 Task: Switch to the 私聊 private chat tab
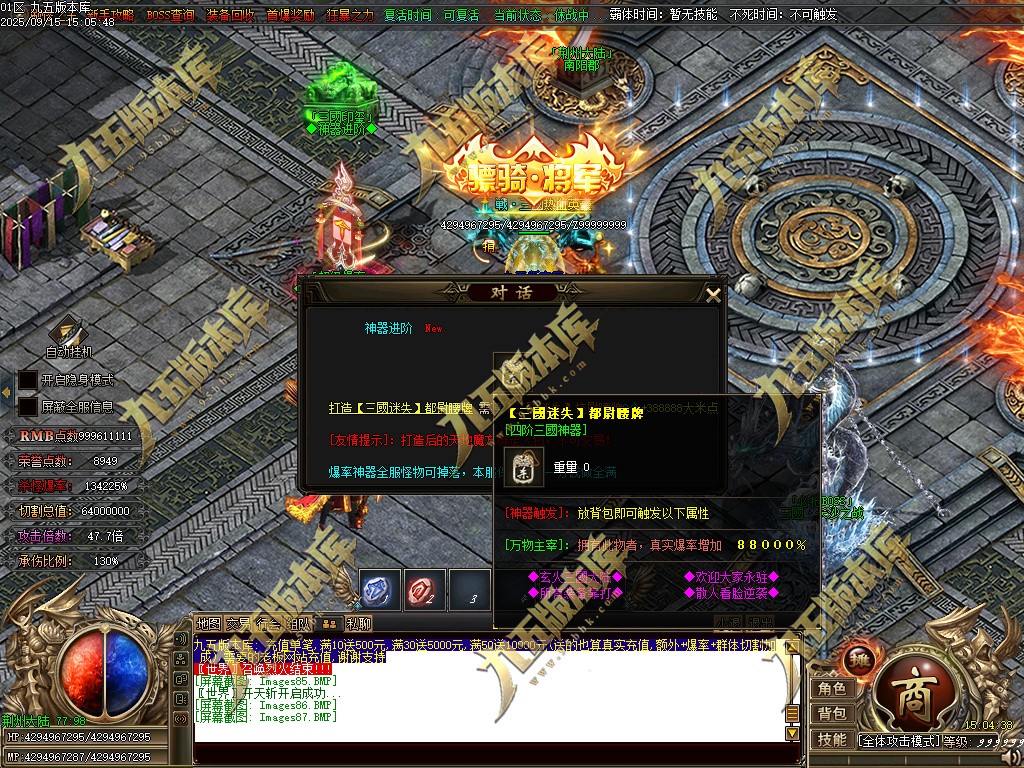click(x=358, y=623)
